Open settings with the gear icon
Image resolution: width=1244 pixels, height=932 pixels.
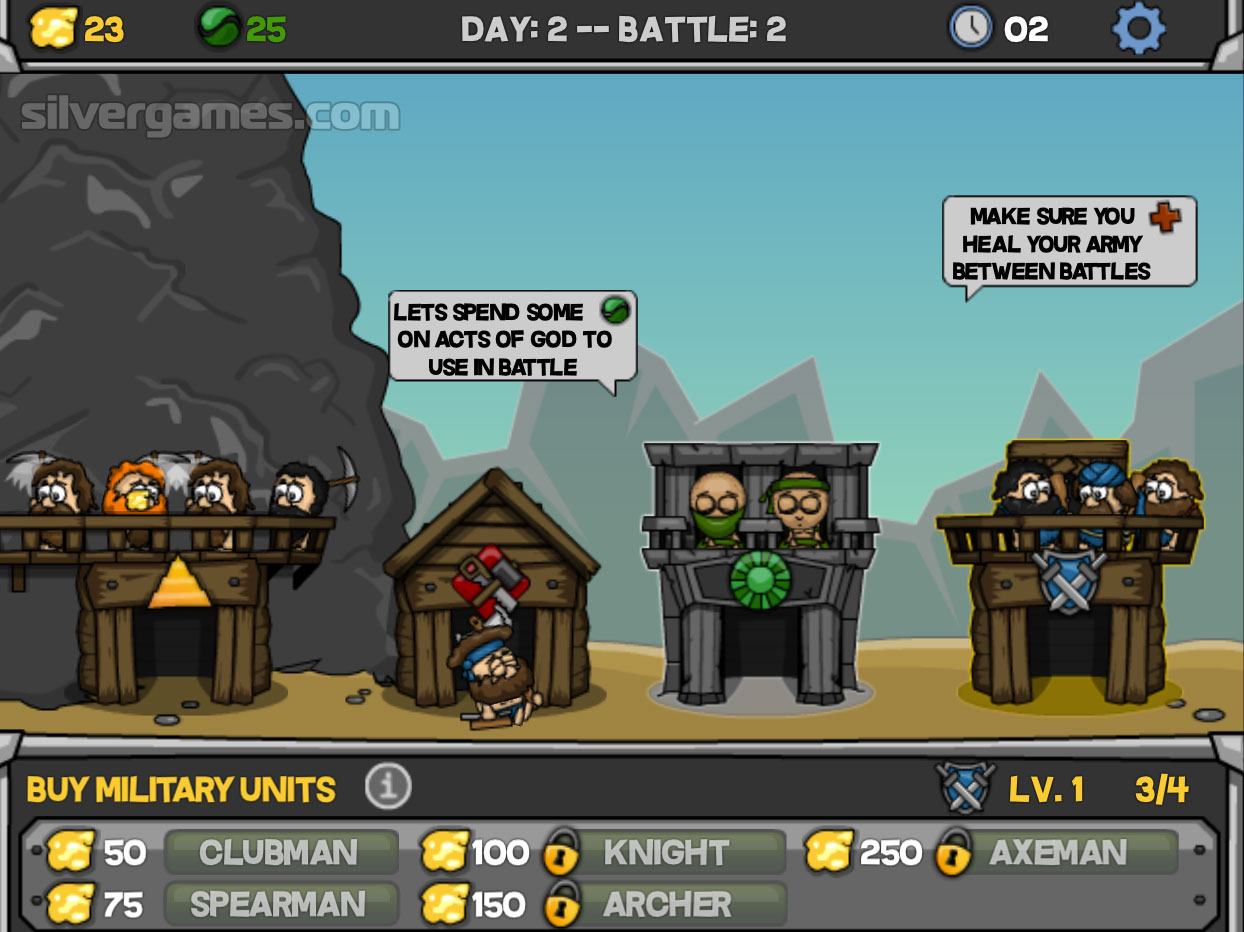coord(1138,29)
